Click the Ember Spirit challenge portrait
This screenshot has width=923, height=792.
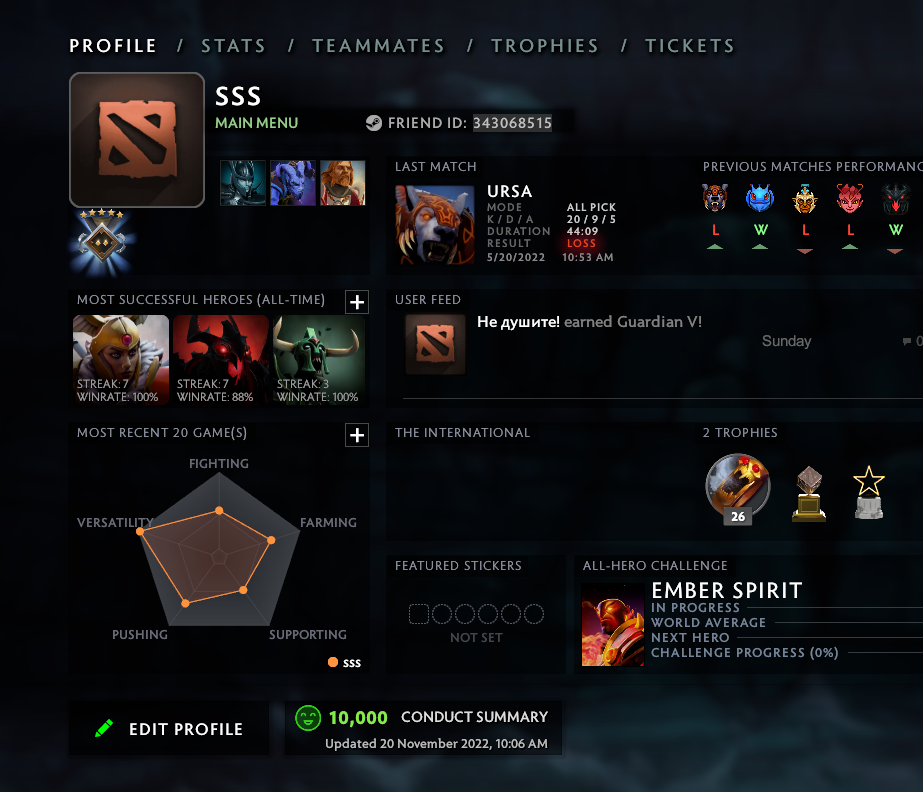pyautogui.click(x=614, y=626)
